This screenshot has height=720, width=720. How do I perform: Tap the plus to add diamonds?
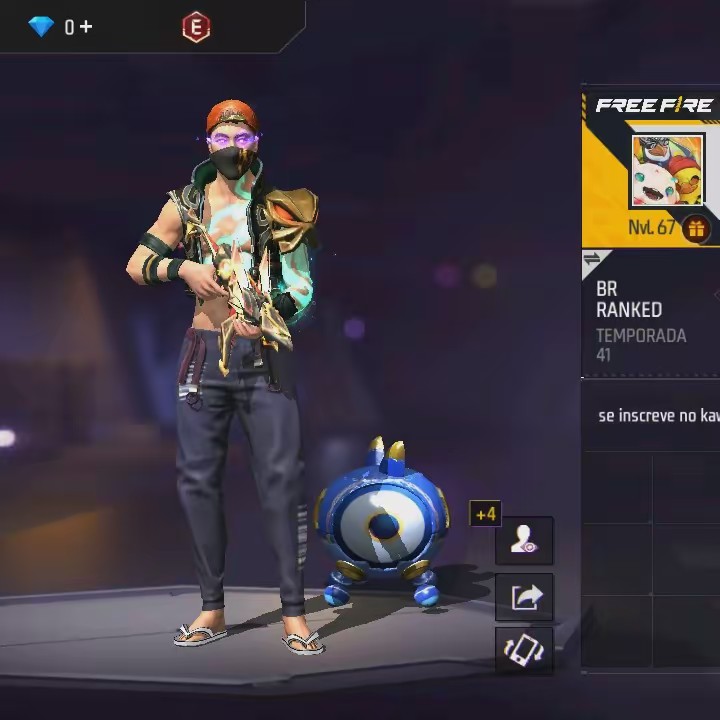coord(86,27)
